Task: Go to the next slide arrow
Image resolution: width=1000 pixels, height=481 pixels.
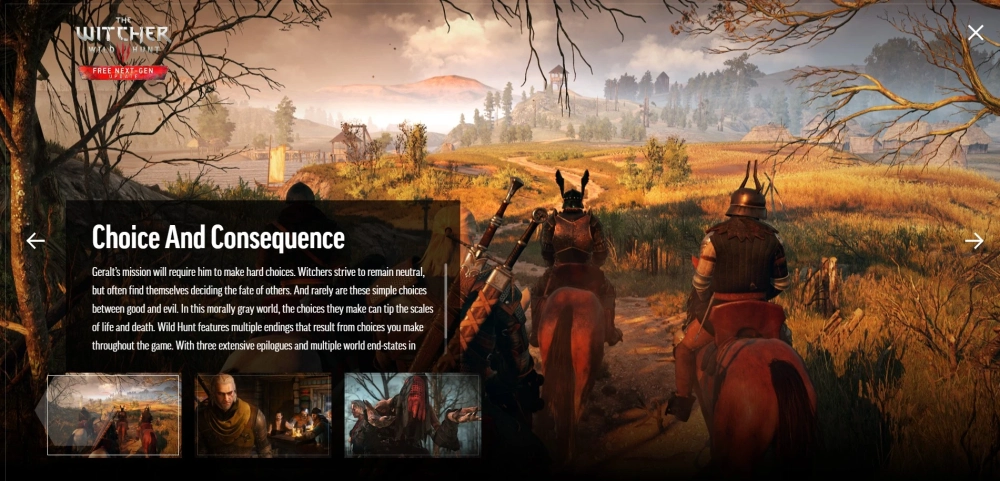Action: click(x=974, y=241)
